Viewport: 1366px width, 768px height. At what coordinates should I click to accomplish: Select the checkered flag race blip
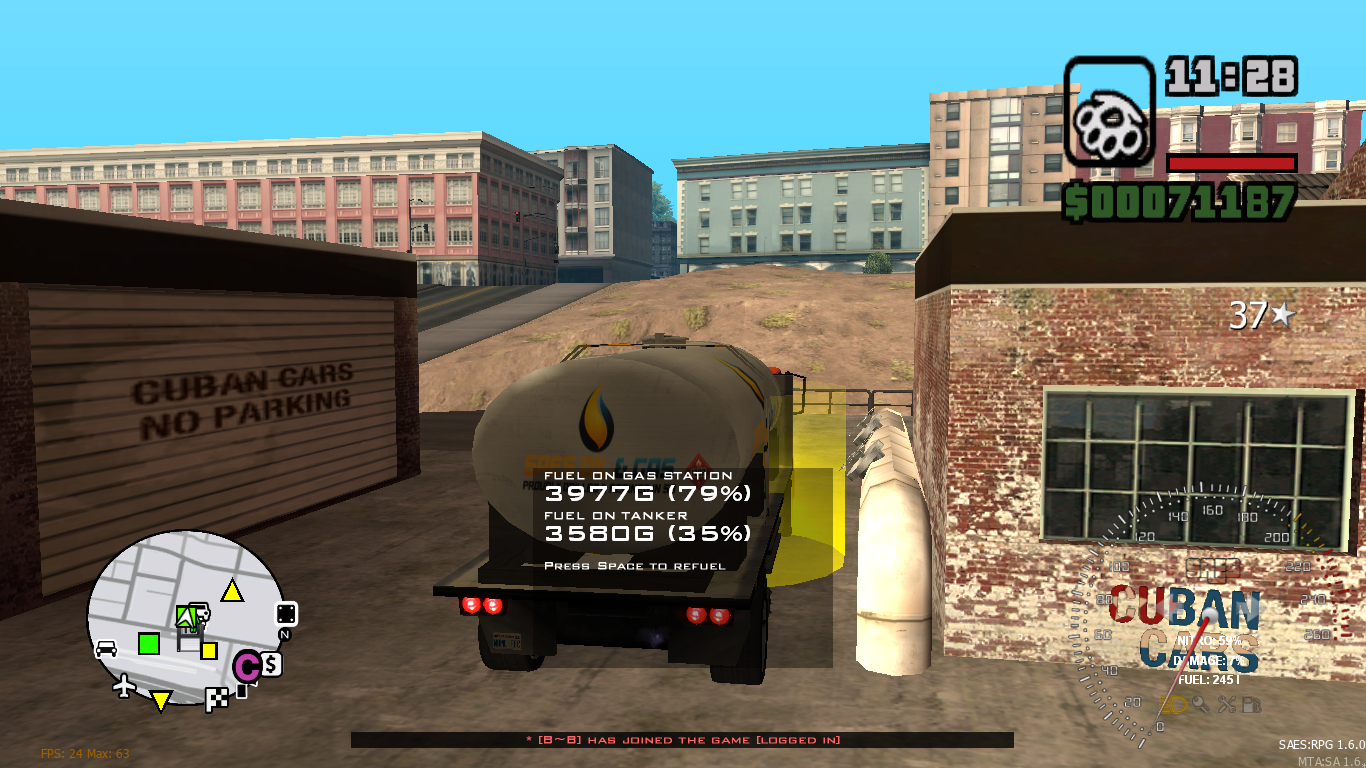click(218, 699)
